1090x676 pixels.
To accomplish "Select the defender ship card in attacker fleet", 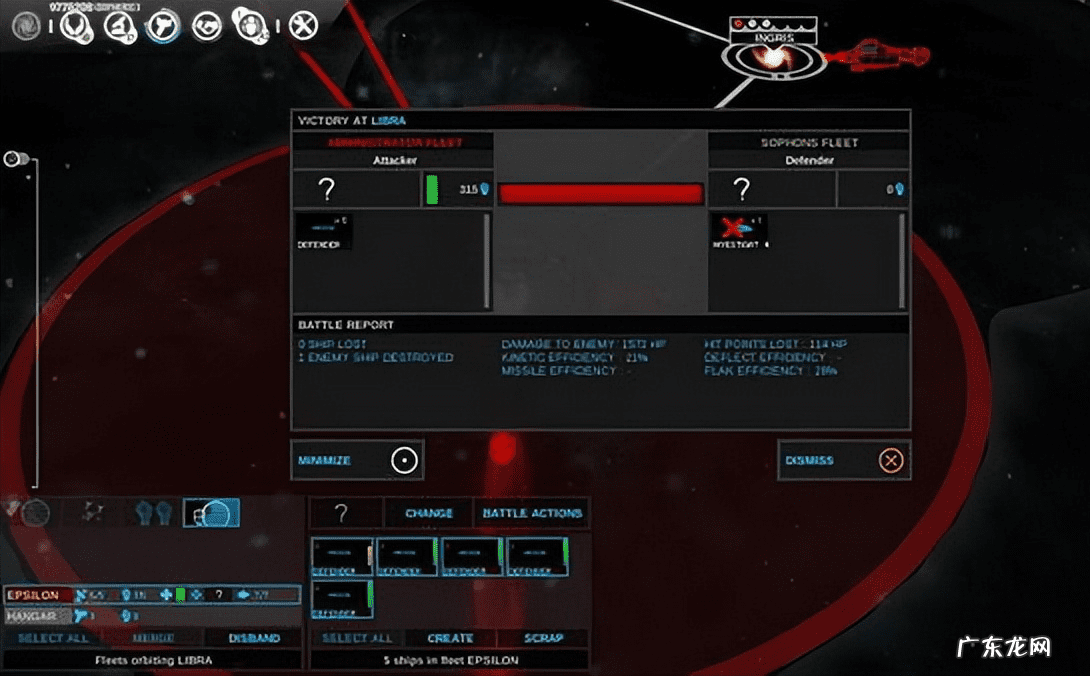I will [x=322, y=231].
